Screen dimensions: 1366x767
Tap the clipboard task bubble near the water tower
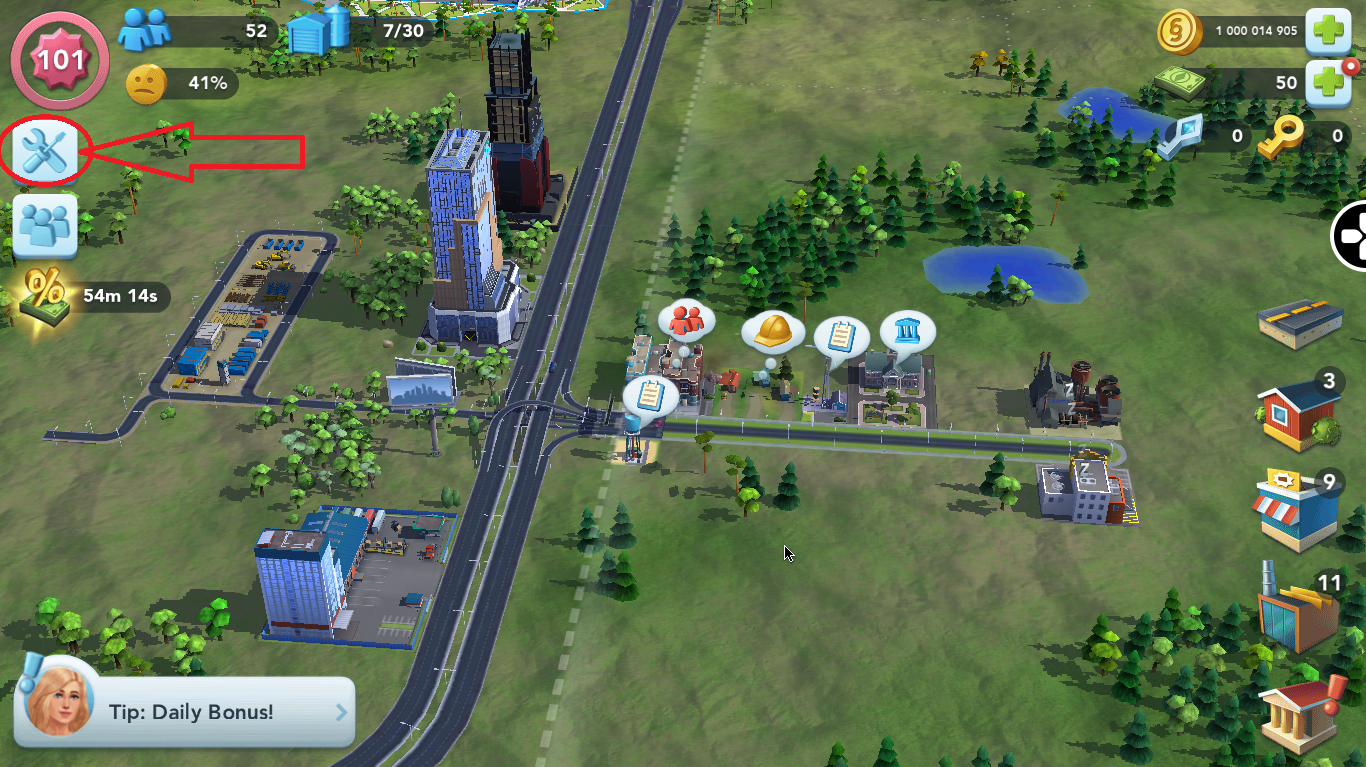tap(651, 396)
